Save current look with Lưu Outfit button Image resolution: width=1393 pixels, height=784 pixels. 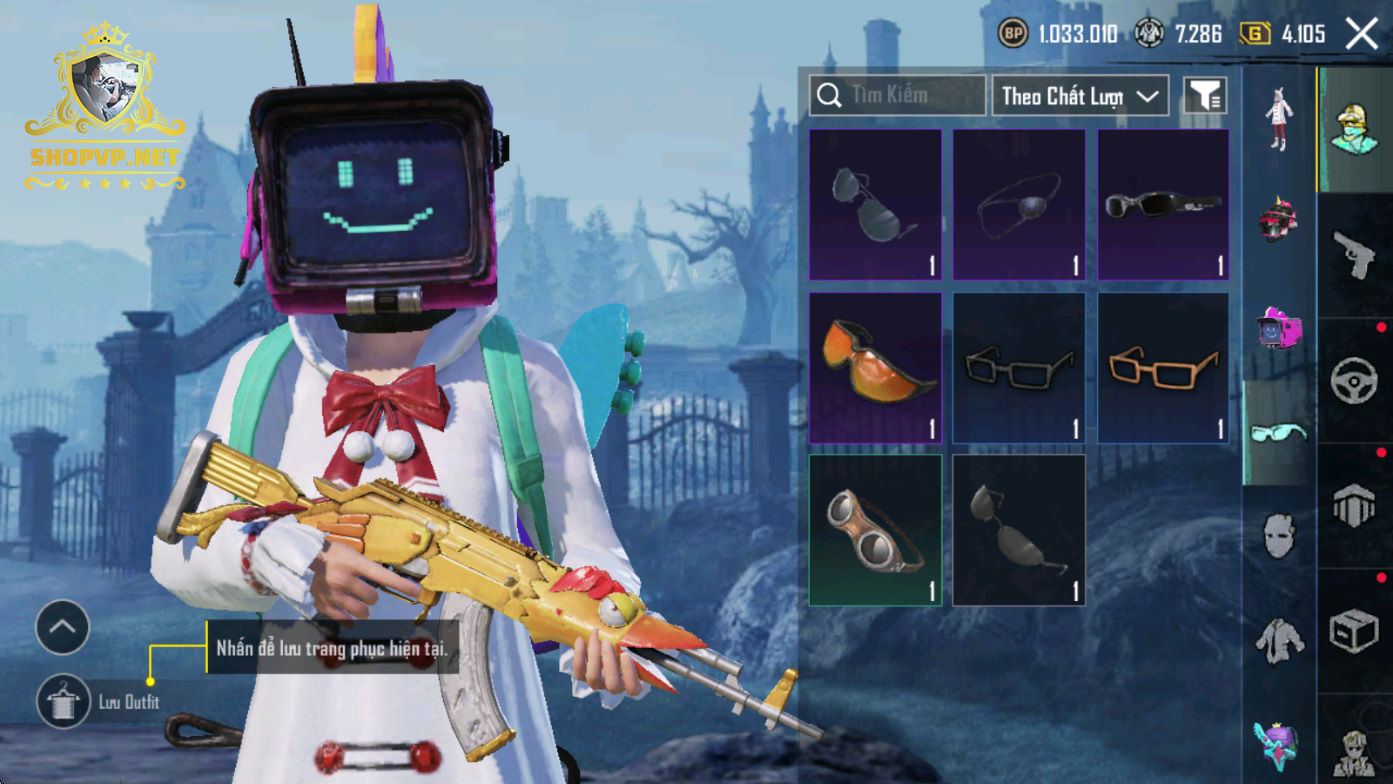coord(64,701)
